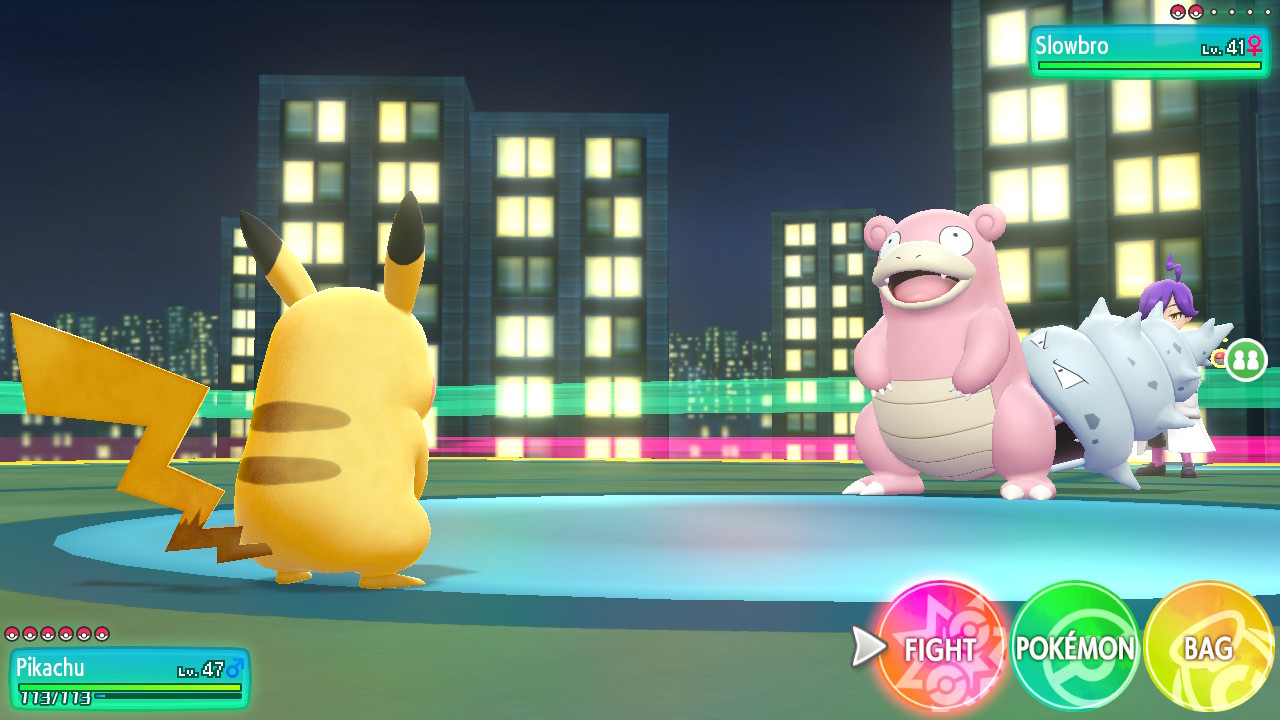Click the Slowbro name label
Screen dimensions: 1280x720
1071,46
